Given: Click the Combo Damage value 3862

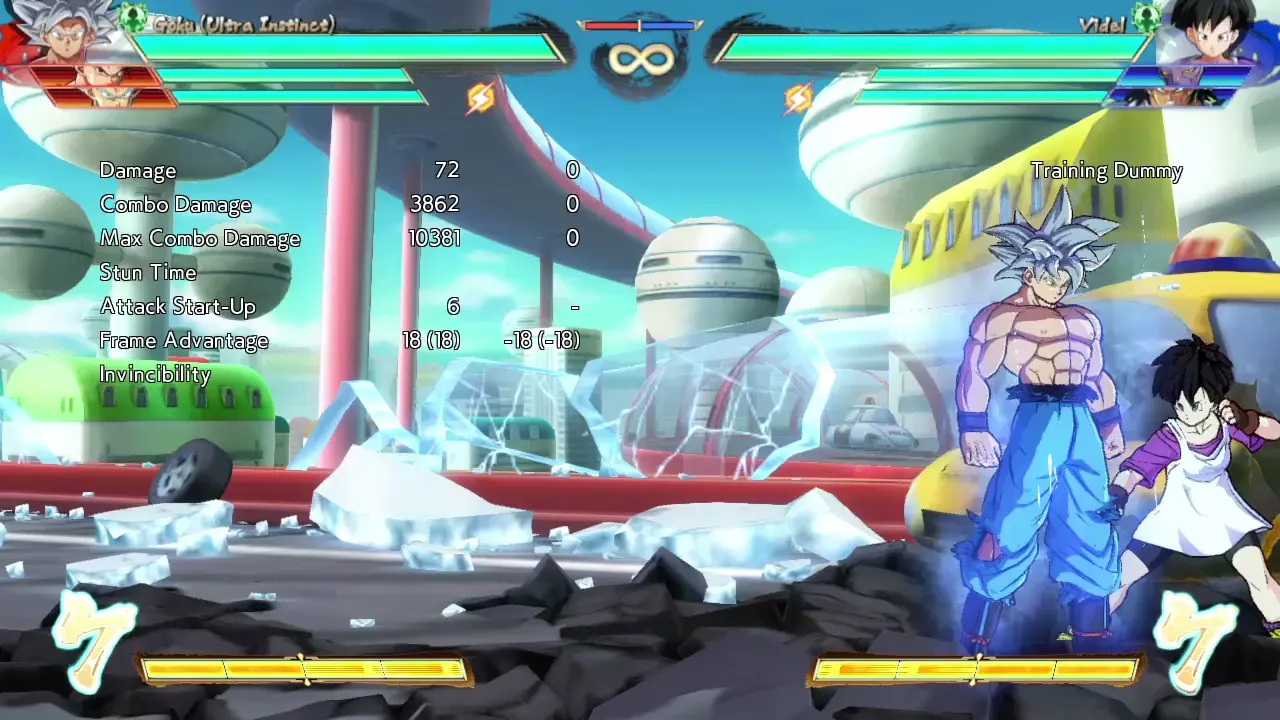Looking at the screenshot, I should (x=436, y=204).
